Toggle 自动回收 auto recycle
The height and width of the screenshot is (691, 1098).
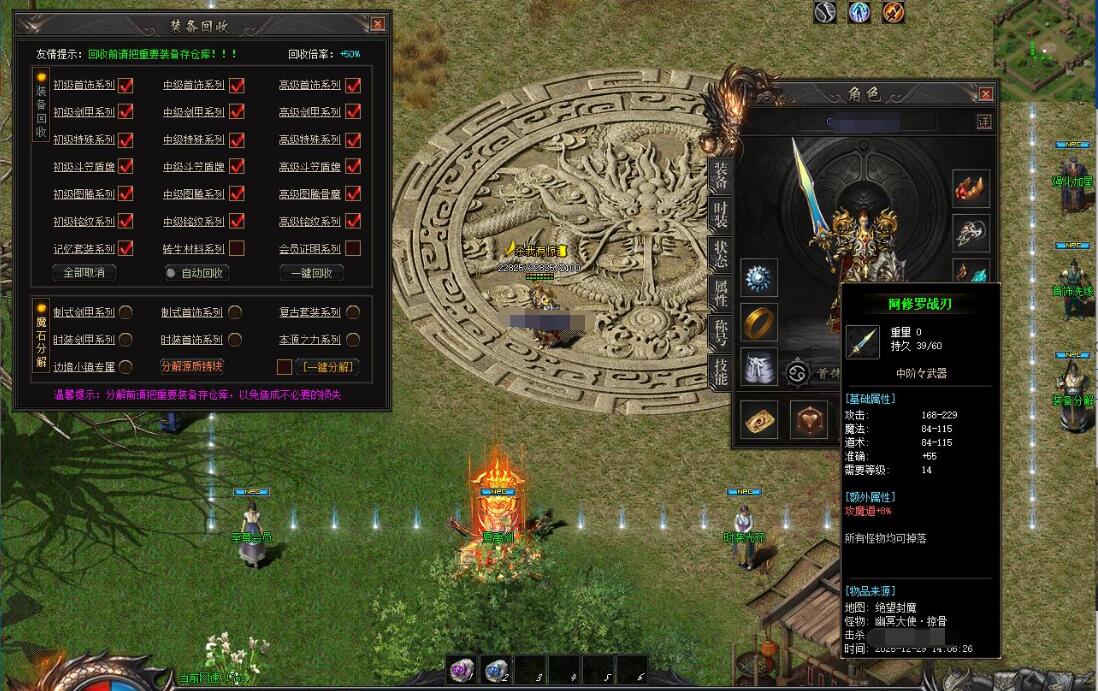[x=195, y=272]
